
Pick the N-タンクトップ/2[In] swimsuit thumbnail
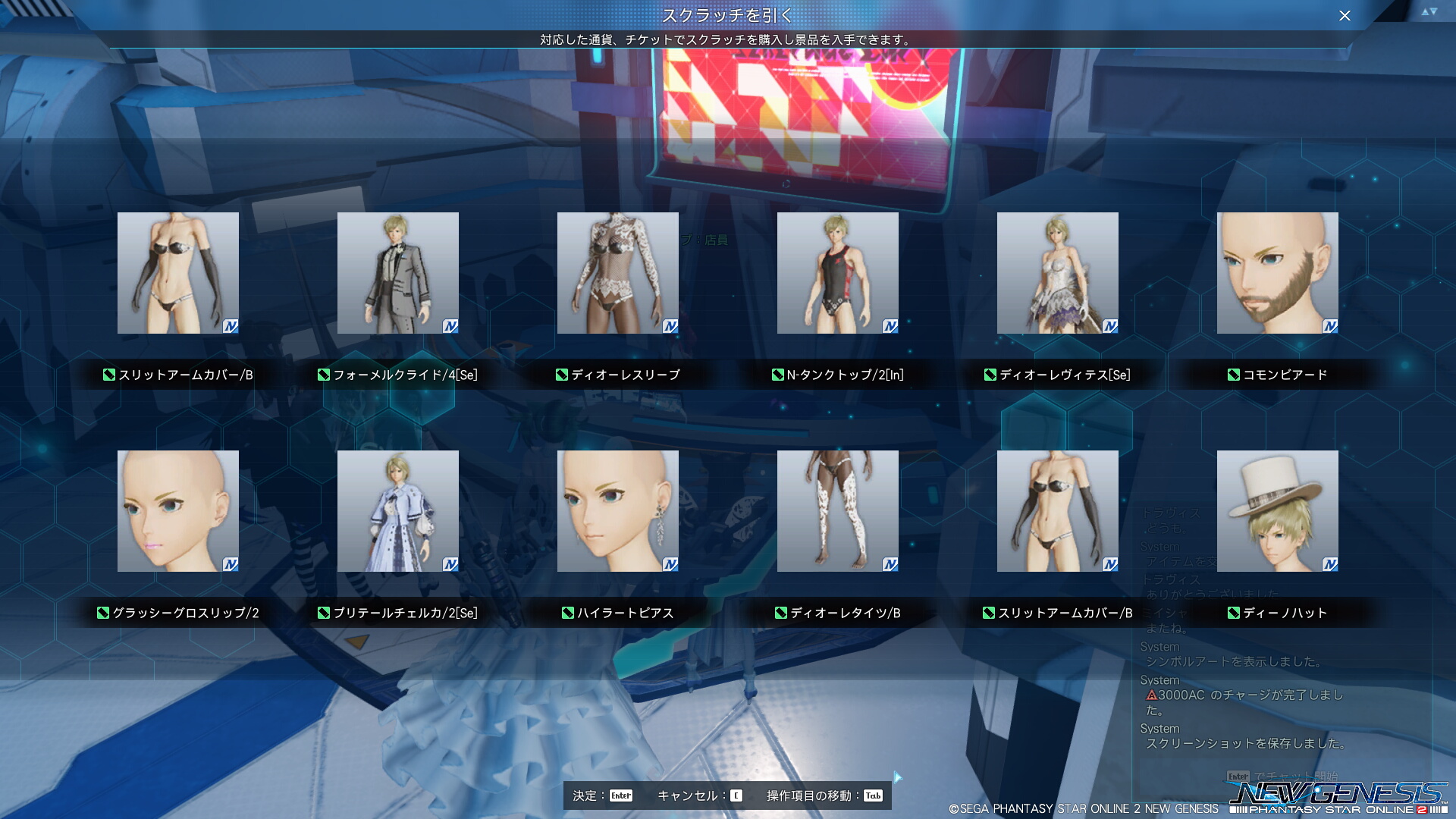click(x=837, y=273)
